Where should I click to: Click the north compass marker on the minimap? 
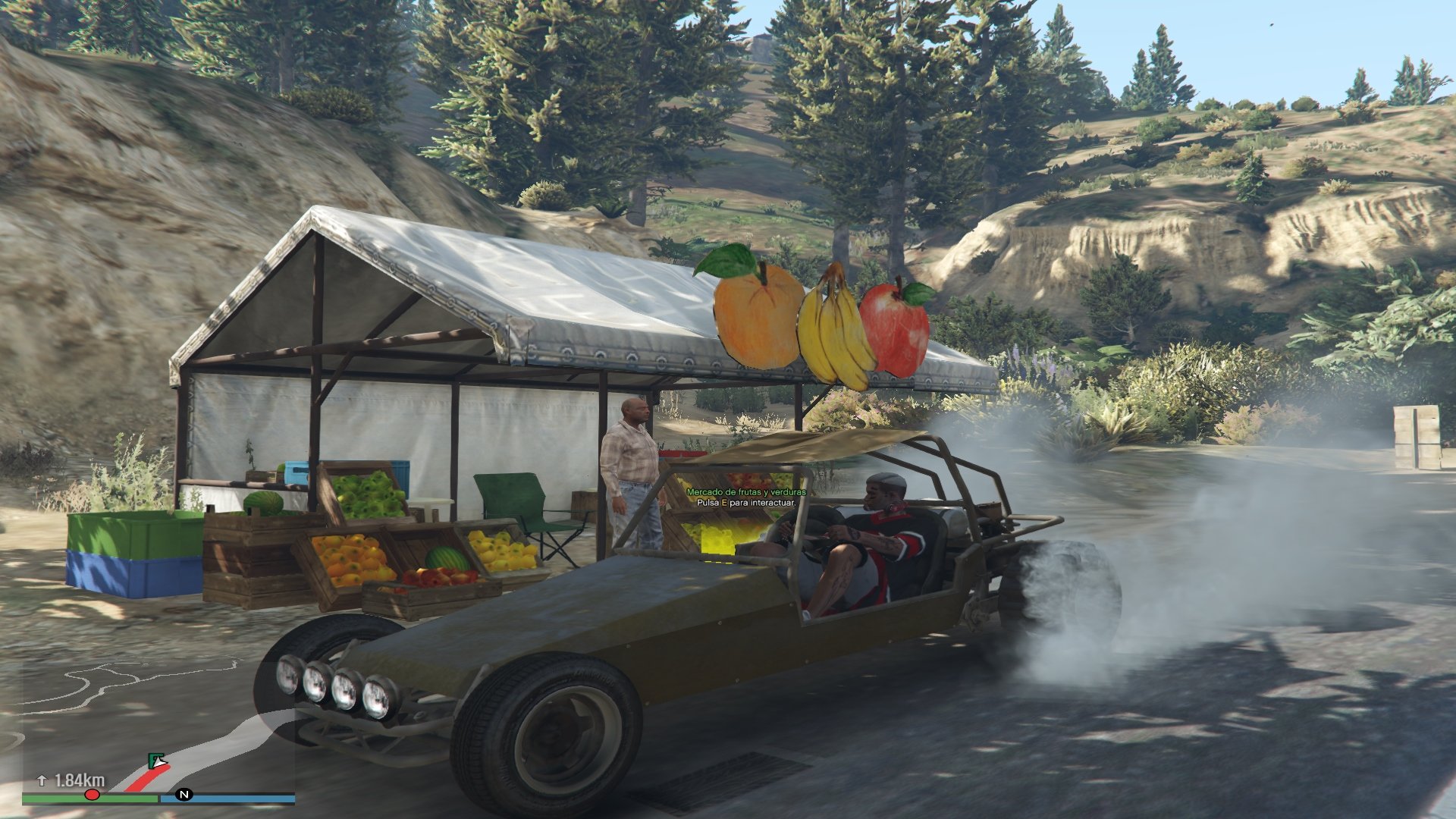point(184,795)
